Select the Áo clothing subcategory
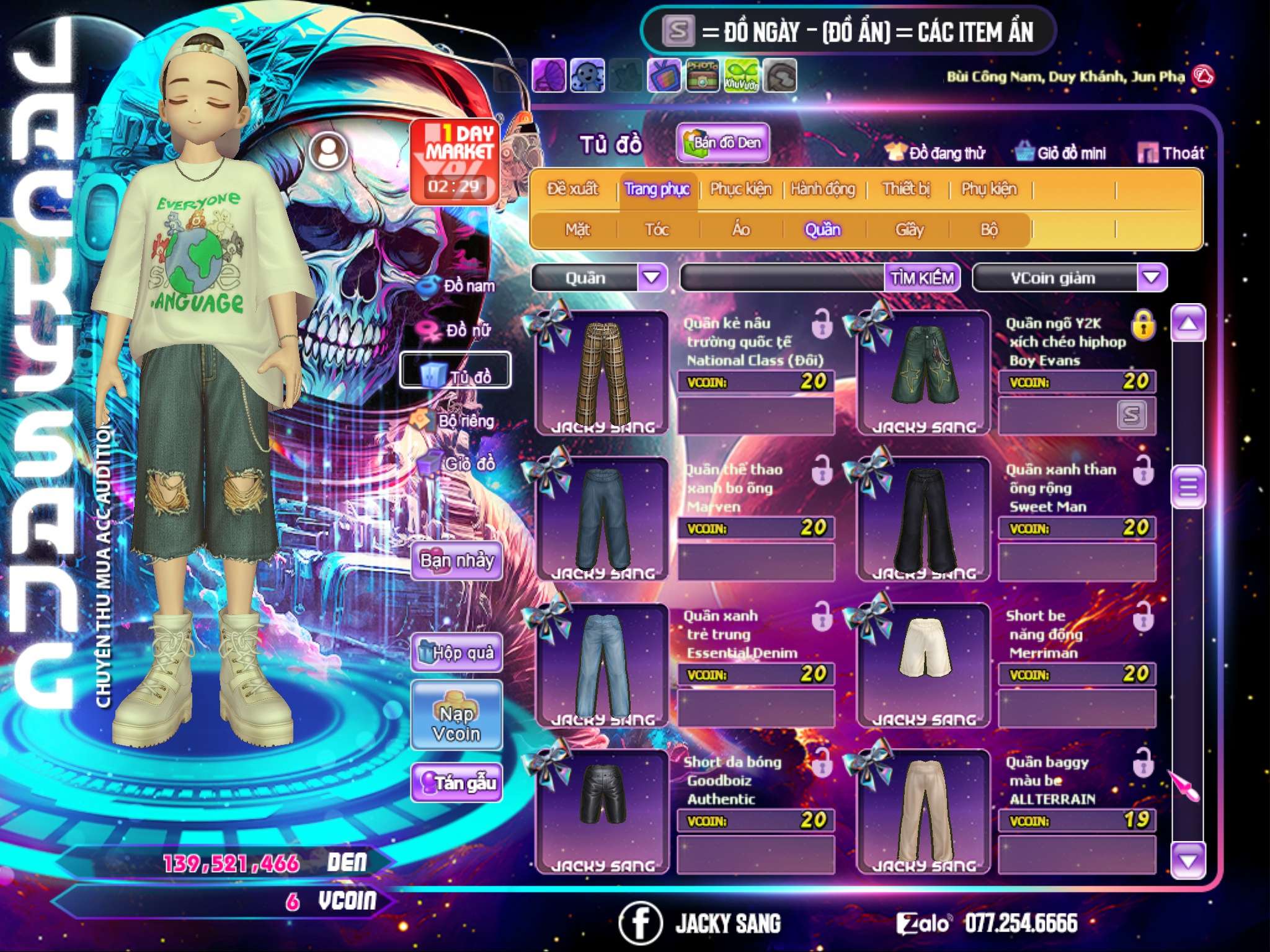Screen dimensions: 1270x952 740,230
